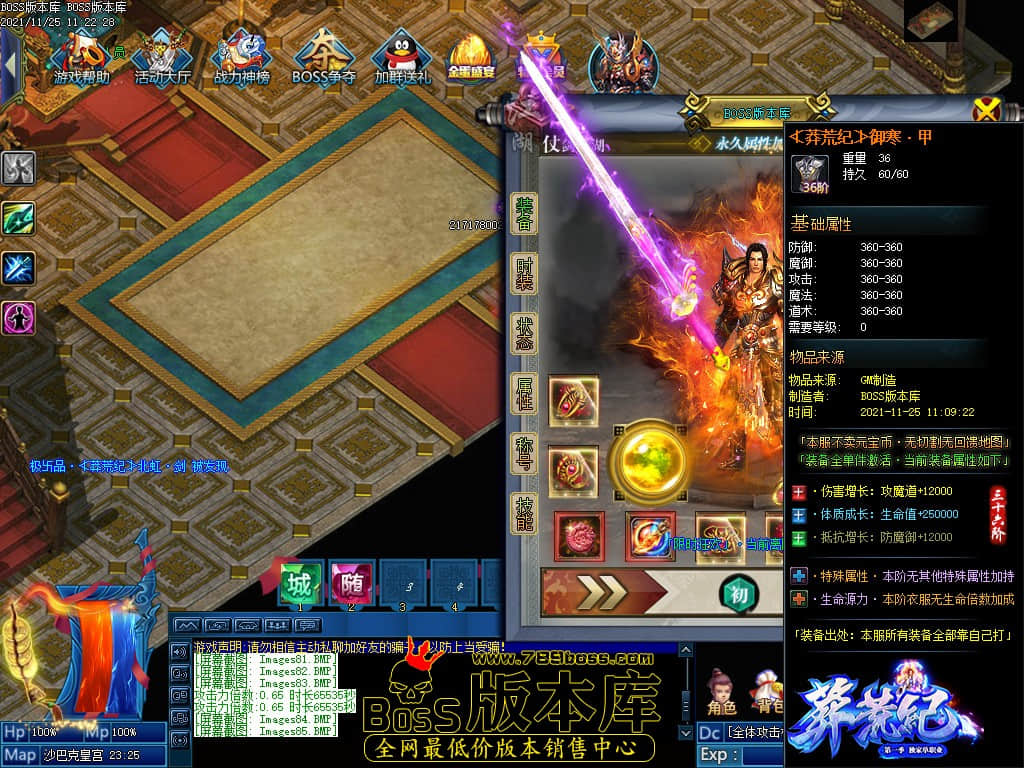Select the glowing yellow orb equipment slot
Screen dimensions: 1024x768
click(x=648, y=461)
